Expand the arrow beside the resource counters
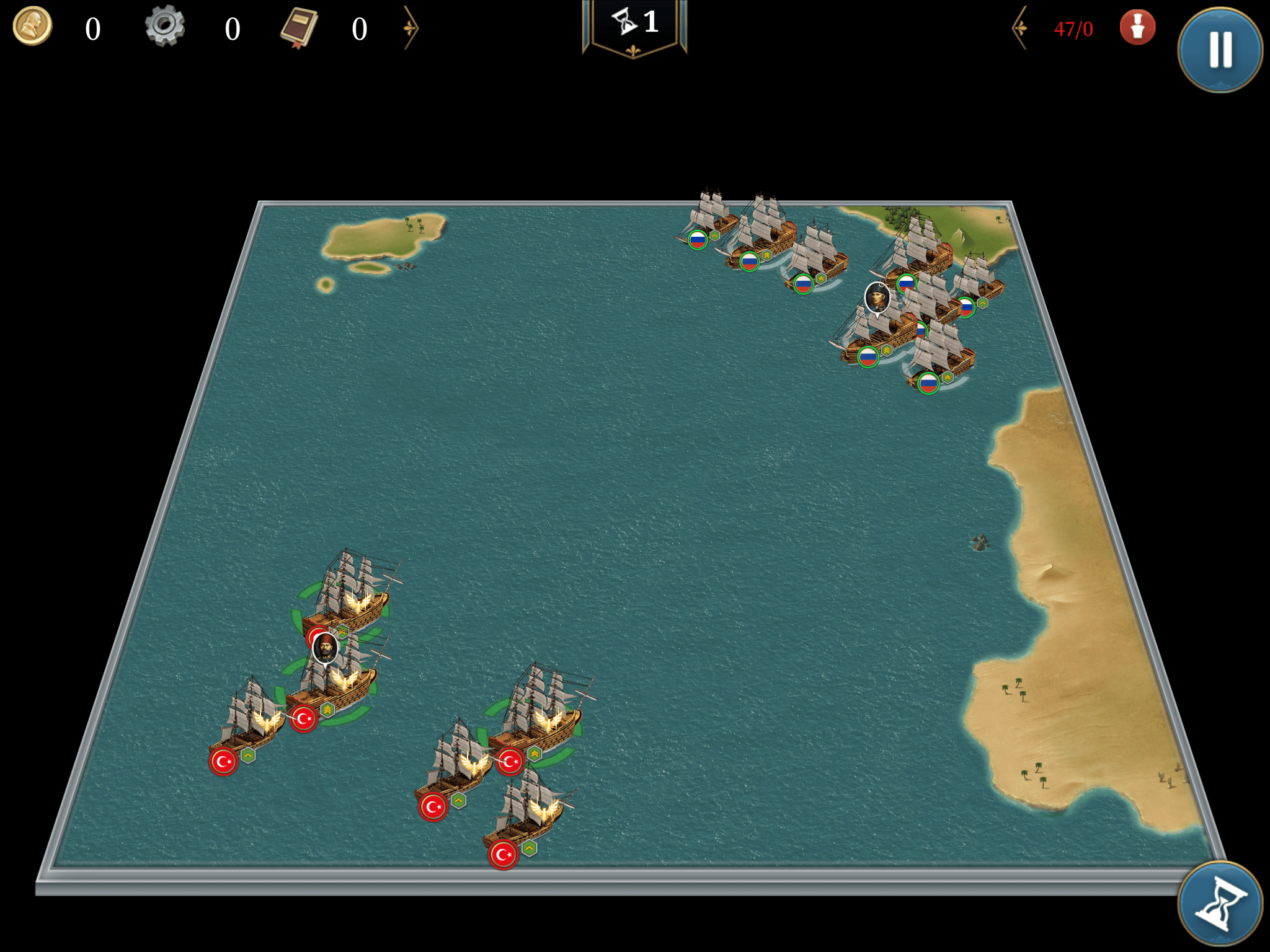The image size is (1270, 952). 411,28
